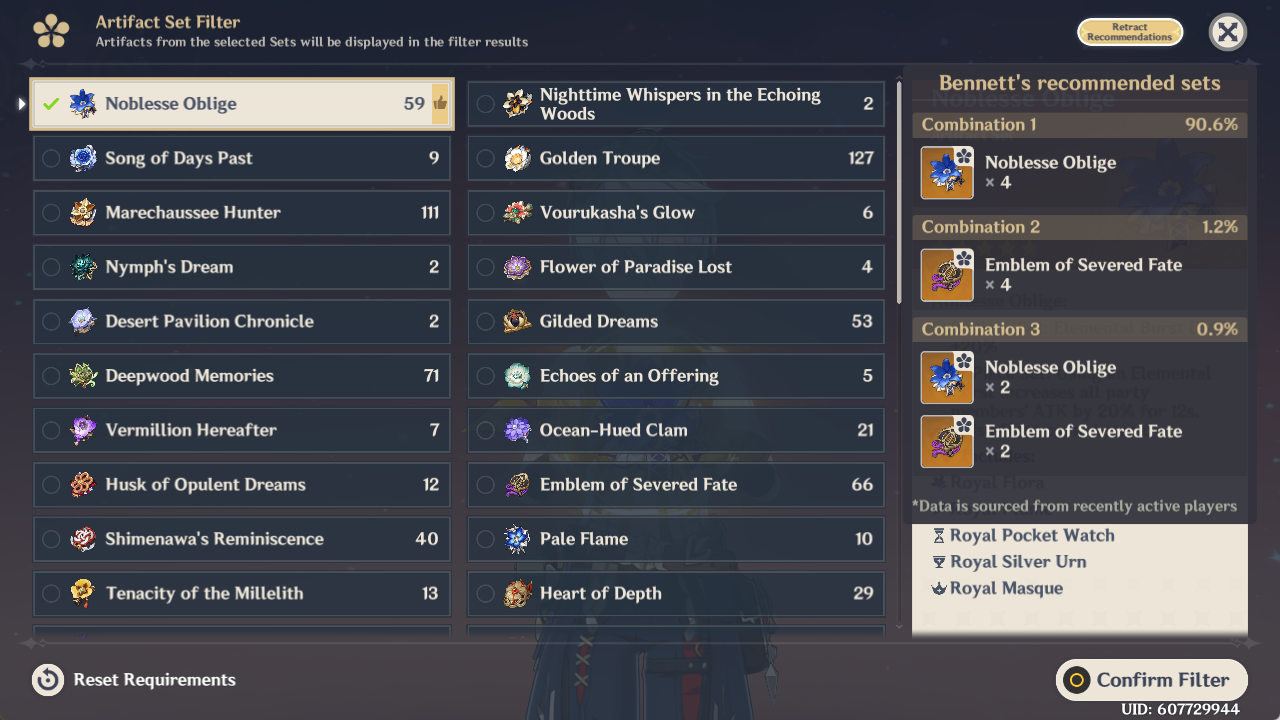The width and height of the screenshot is (1280, 720).
Task: Choose Deepwood Memories artifact set
Action: click(241, 376)
